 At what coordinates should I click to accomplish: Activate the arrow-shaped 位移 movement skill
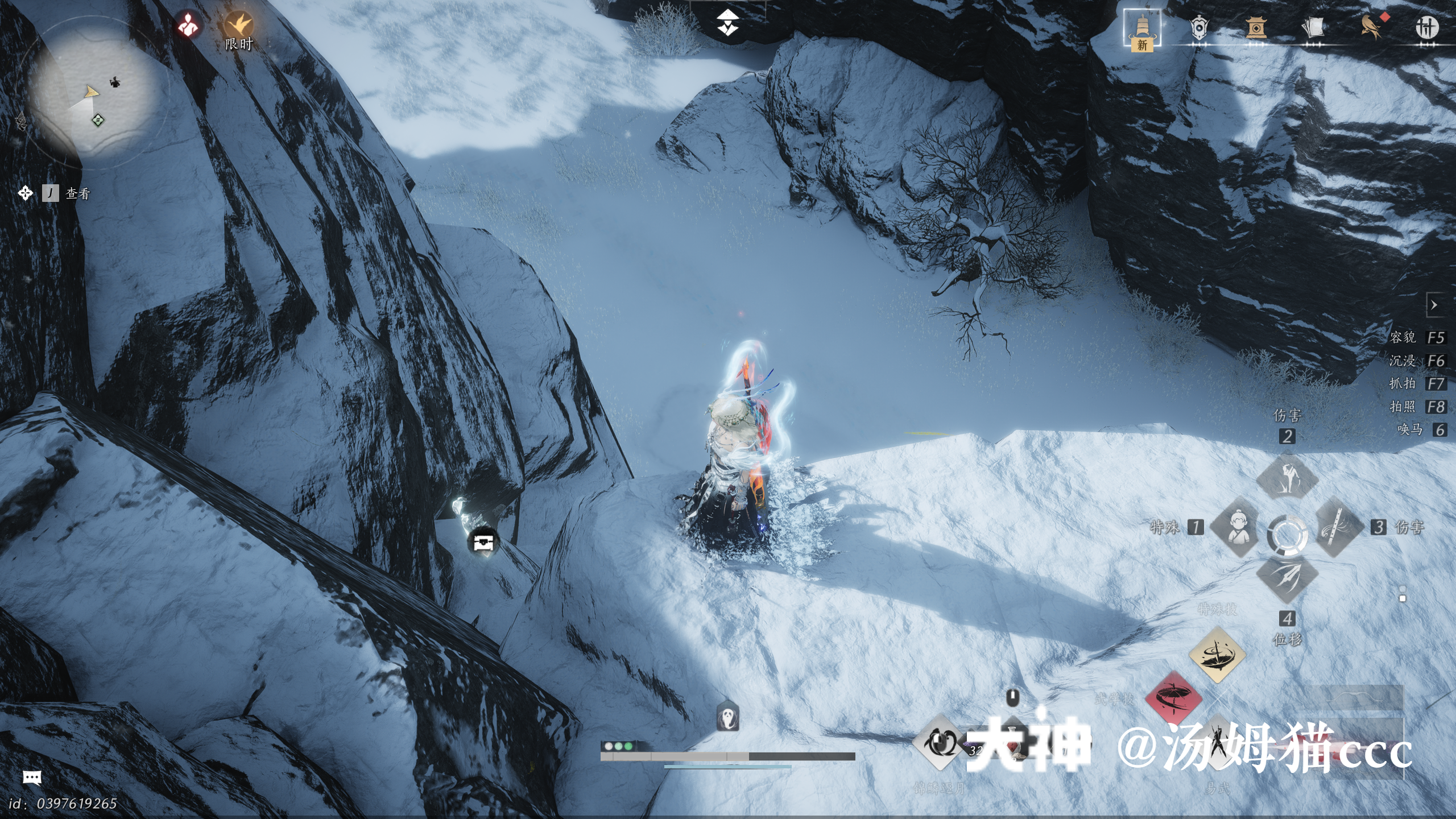(1287, 579)
